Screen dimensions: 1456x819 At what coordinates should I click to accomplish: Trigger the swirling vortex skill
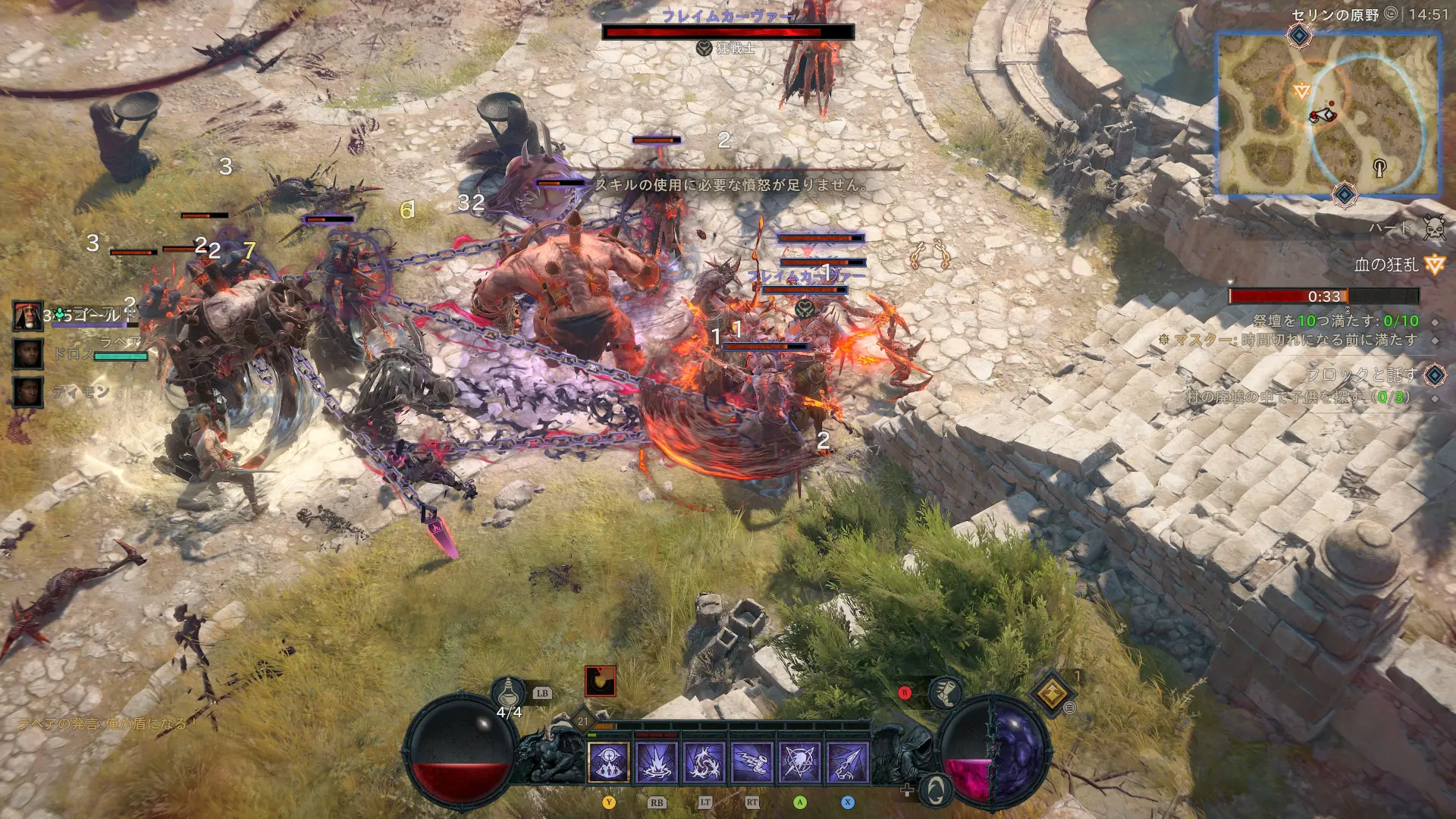[704, 762]
